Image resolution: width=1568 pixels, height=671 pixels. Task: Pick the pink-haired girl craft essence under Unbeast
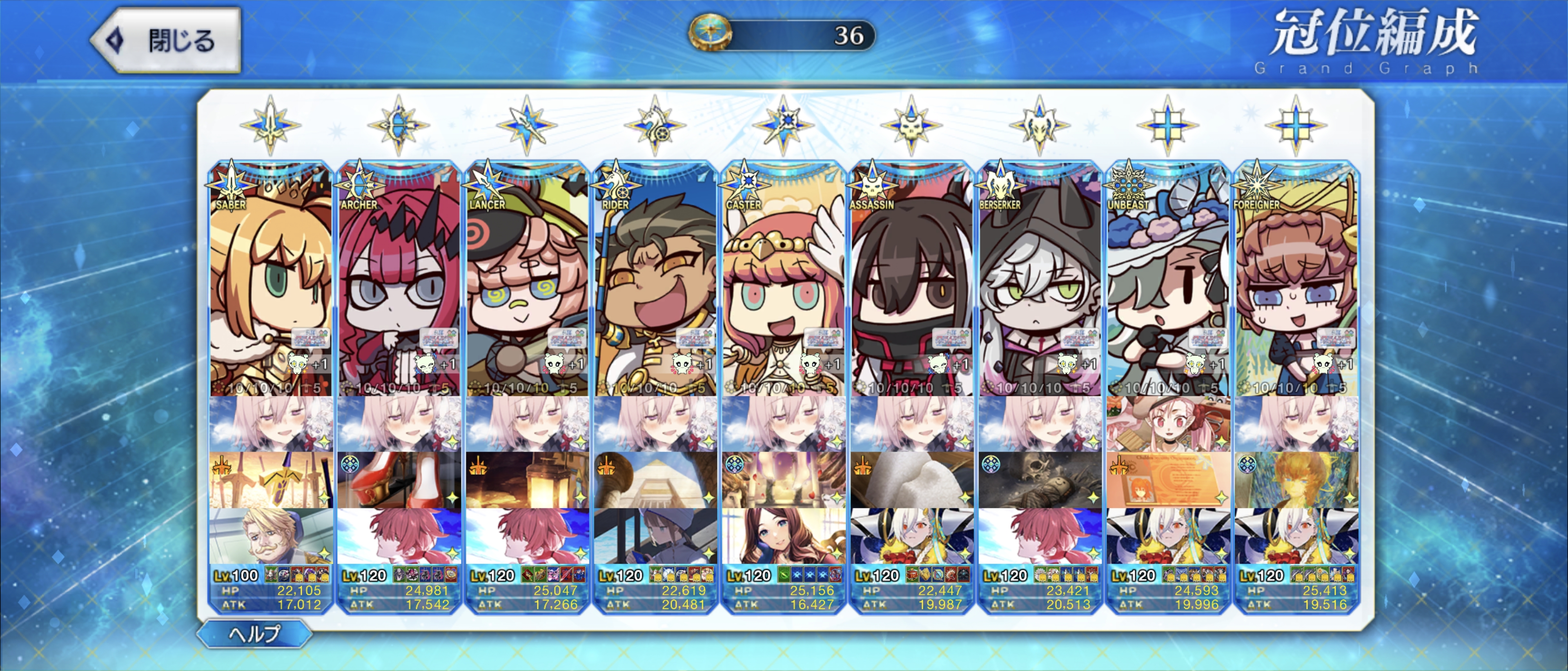(x=1168, y=424)
